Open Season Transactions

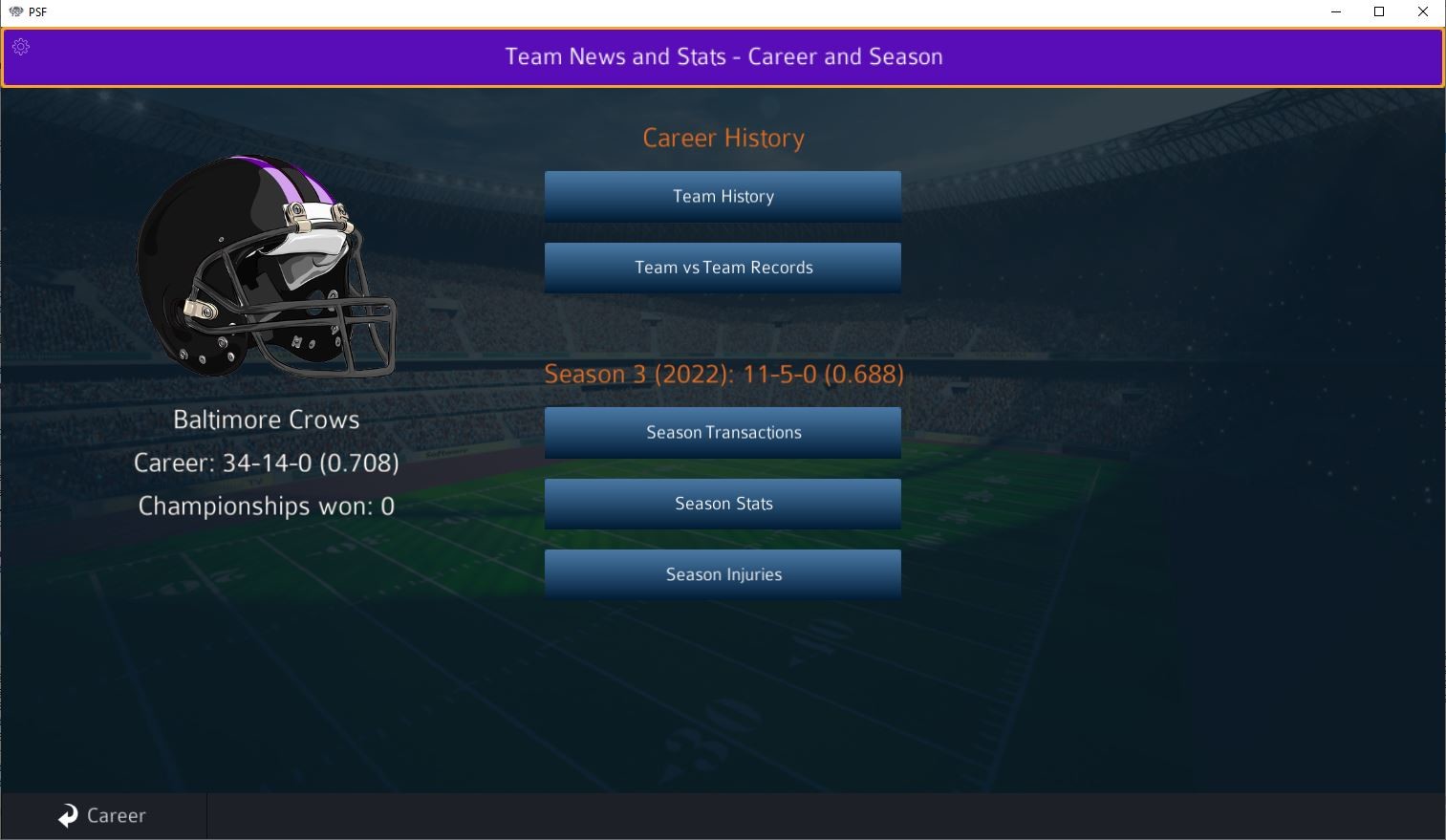pyautogui.click(x=723, y=432)
